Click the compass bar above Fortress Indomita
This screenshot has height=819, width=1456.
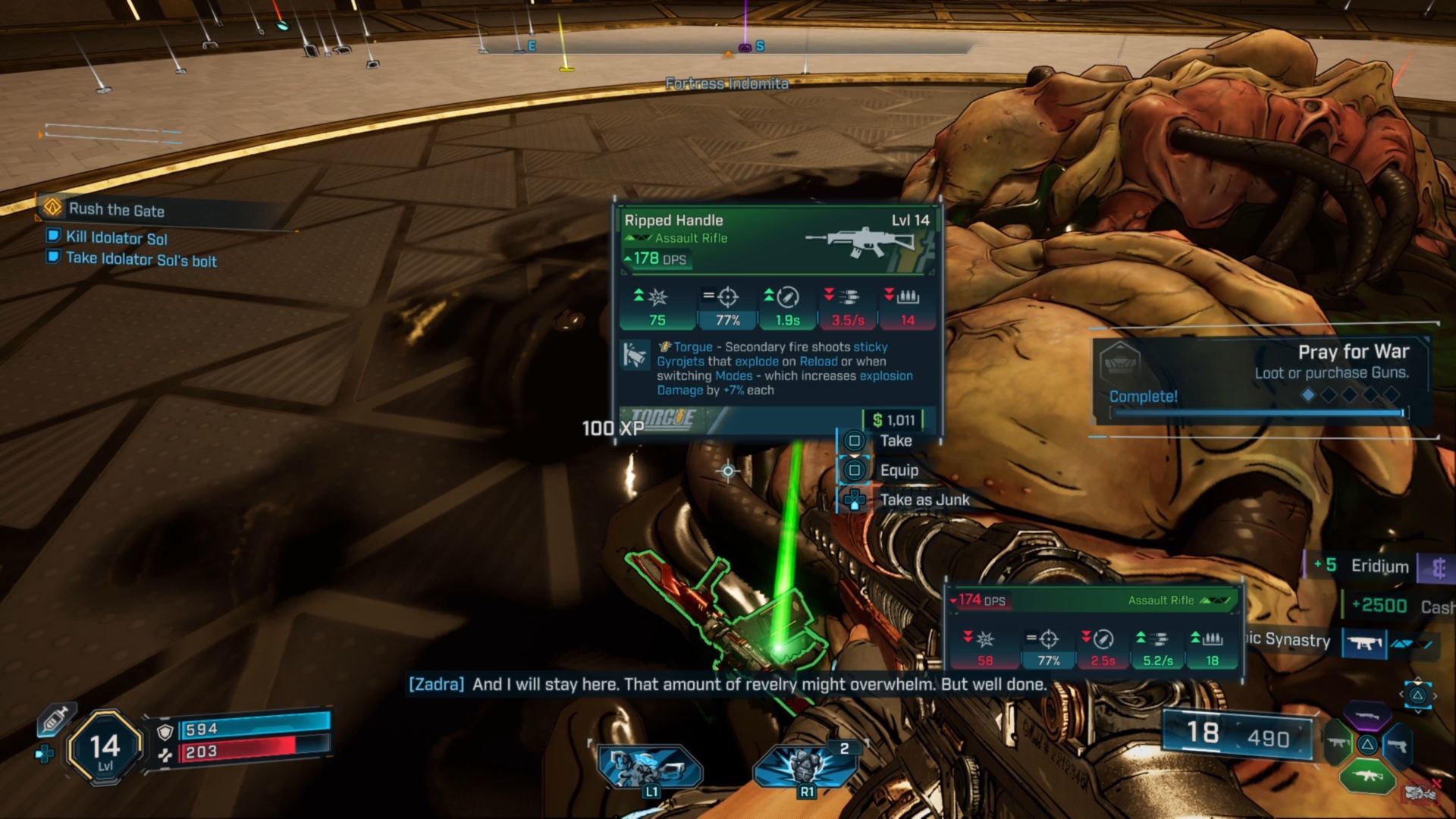click(726, 48)
